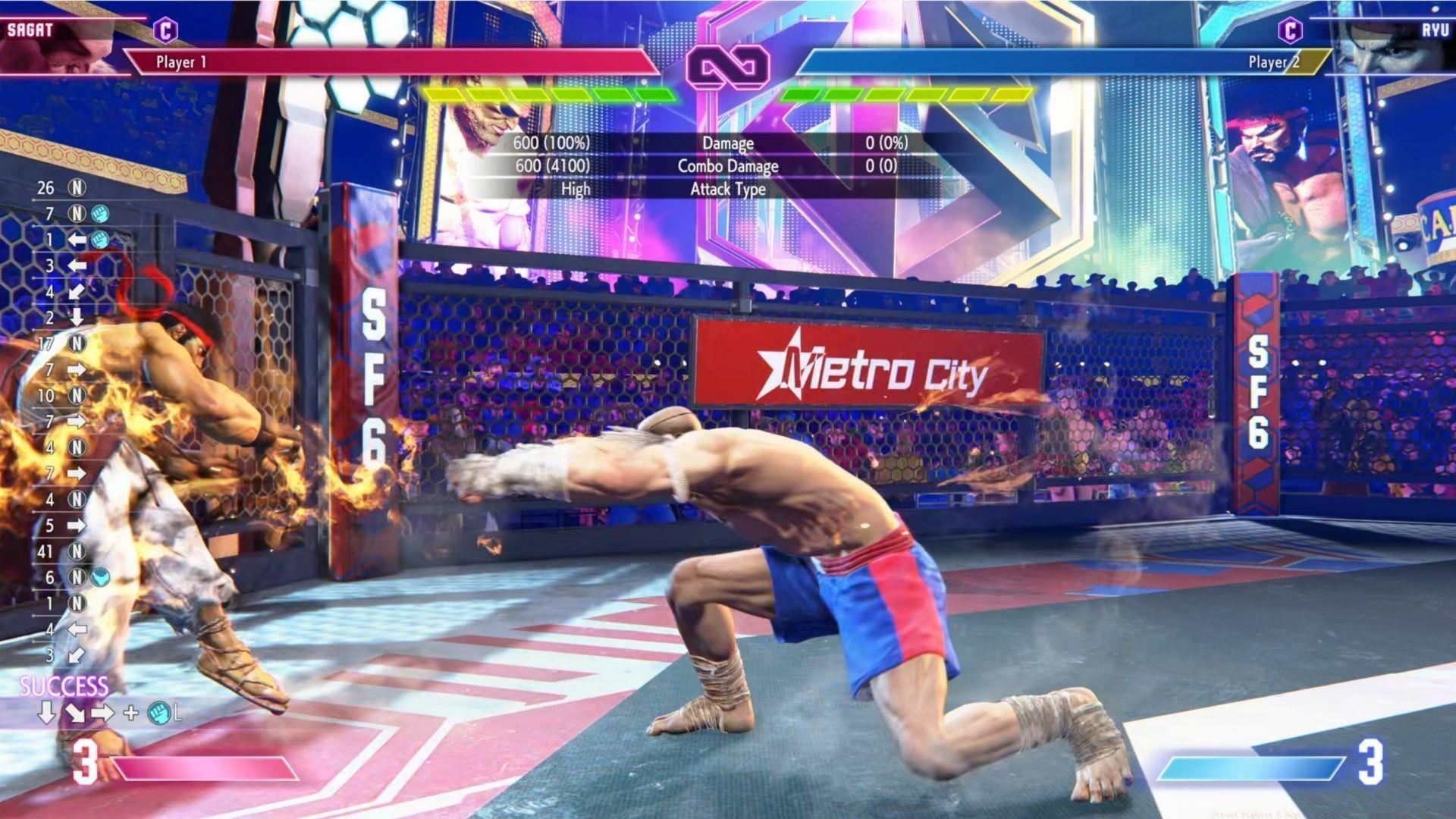Viewport: 1456px width, 819px height.
Task: Click the neutral N icon next to count 26
Action: pos(78,188)
